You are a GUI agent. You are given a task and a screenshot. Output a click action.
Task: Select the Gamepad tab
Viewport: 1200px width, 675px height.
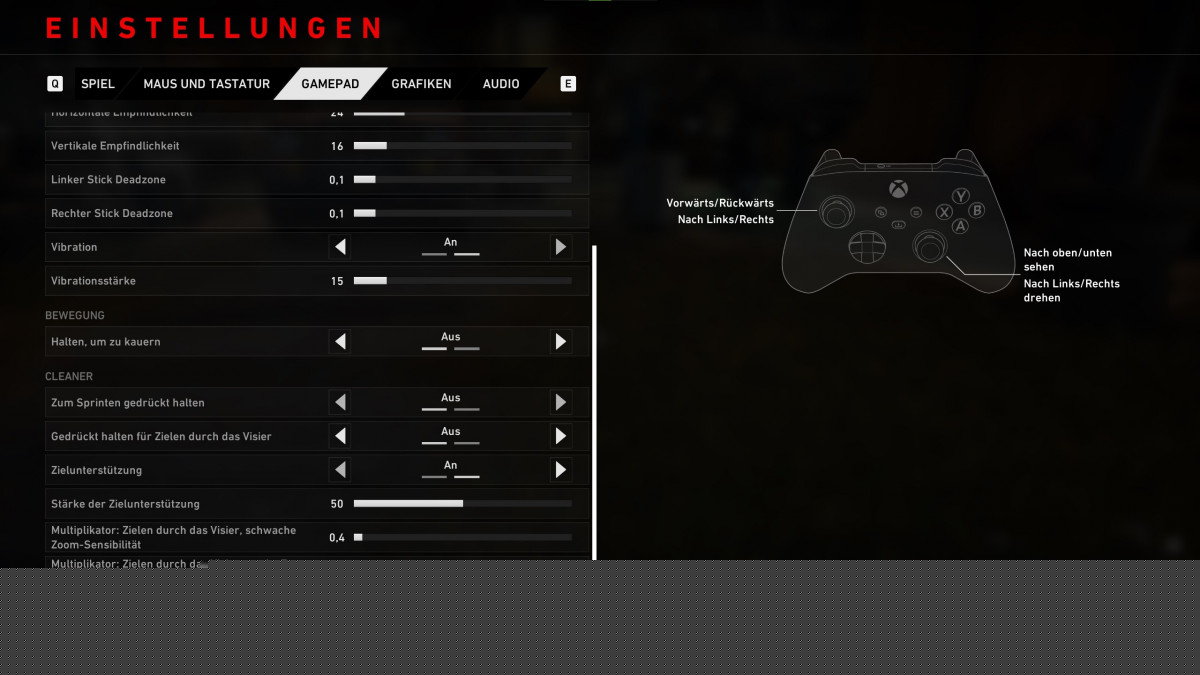point(330,84)
